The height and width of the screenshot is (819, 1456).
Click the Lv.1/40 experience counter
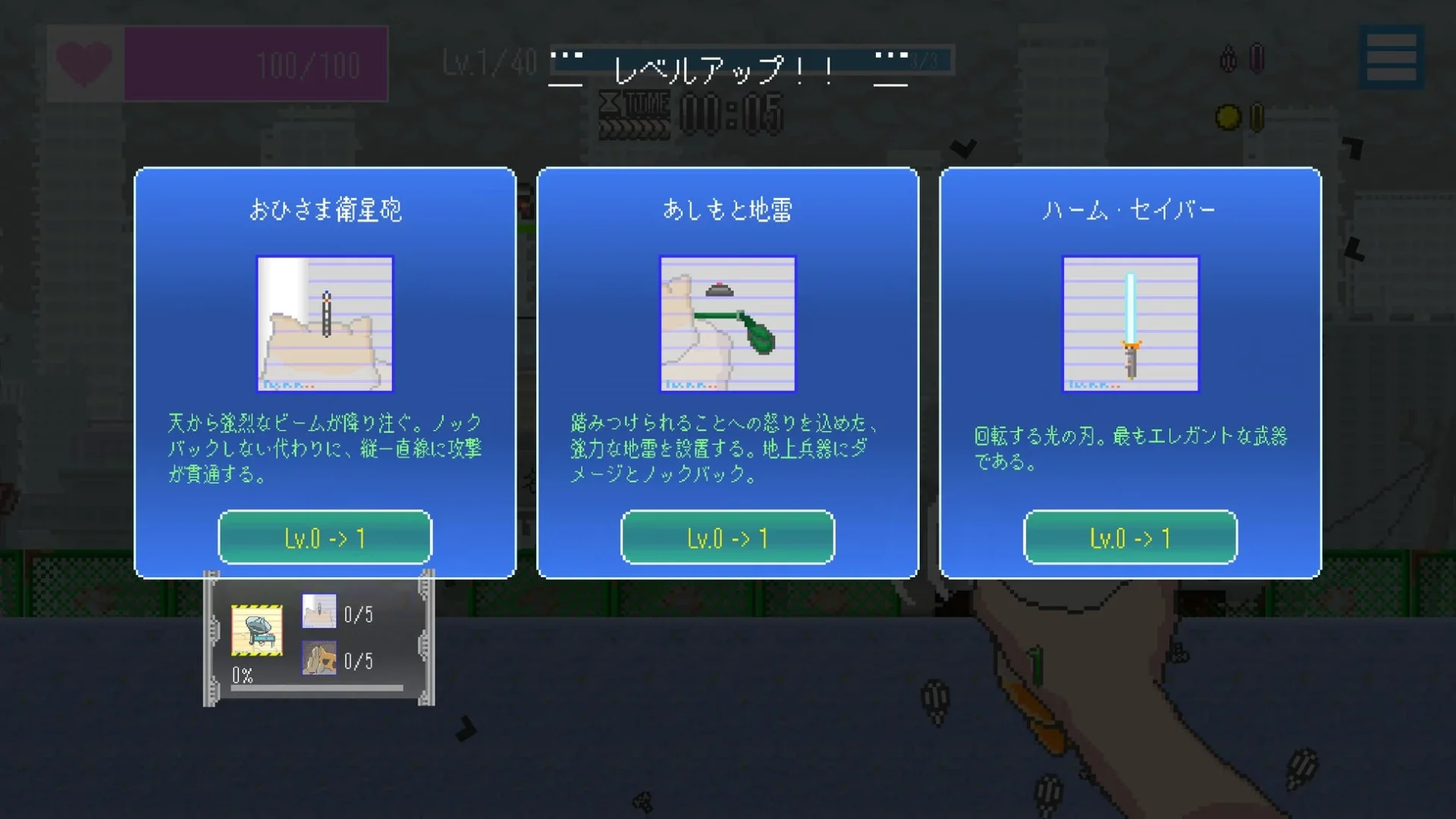coord(488,61)
